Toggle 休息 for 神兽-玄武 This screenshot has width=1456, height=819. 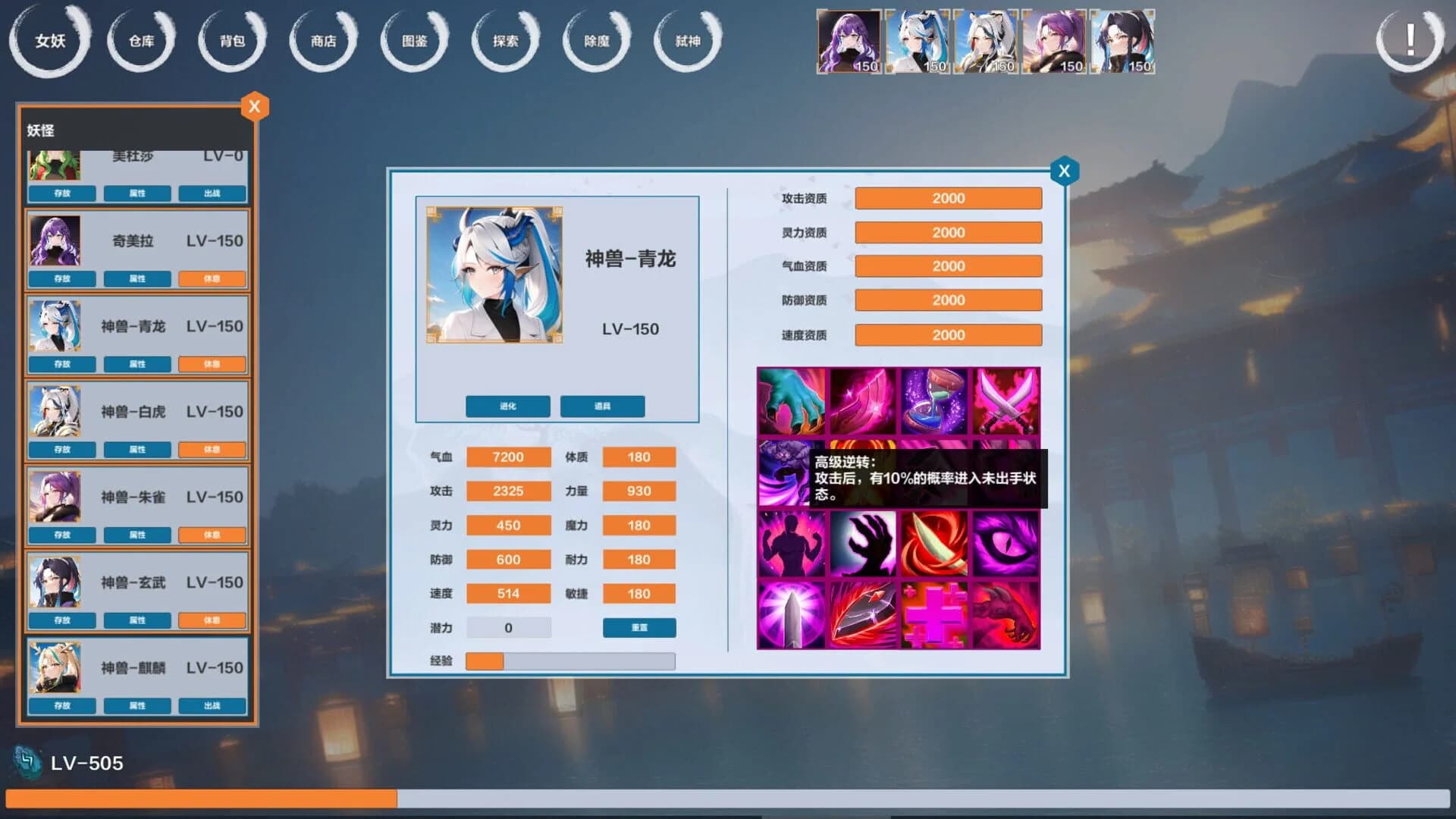tap(212, 620)
